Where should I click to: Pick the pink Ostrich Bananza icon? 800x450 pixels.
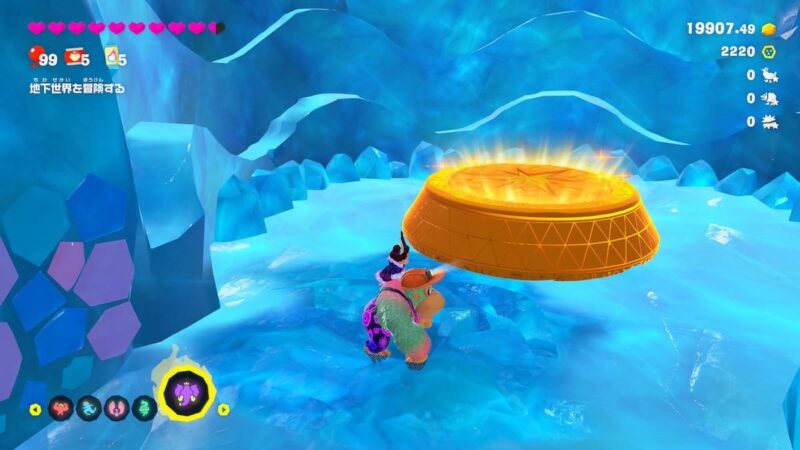115,409
